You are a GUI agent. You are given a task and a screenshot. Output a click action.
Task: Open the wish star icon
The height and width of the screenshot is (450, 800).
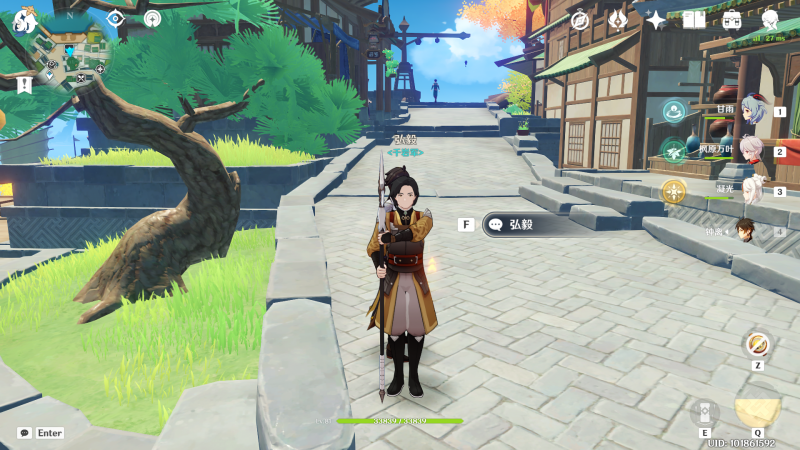pos(656,20)
